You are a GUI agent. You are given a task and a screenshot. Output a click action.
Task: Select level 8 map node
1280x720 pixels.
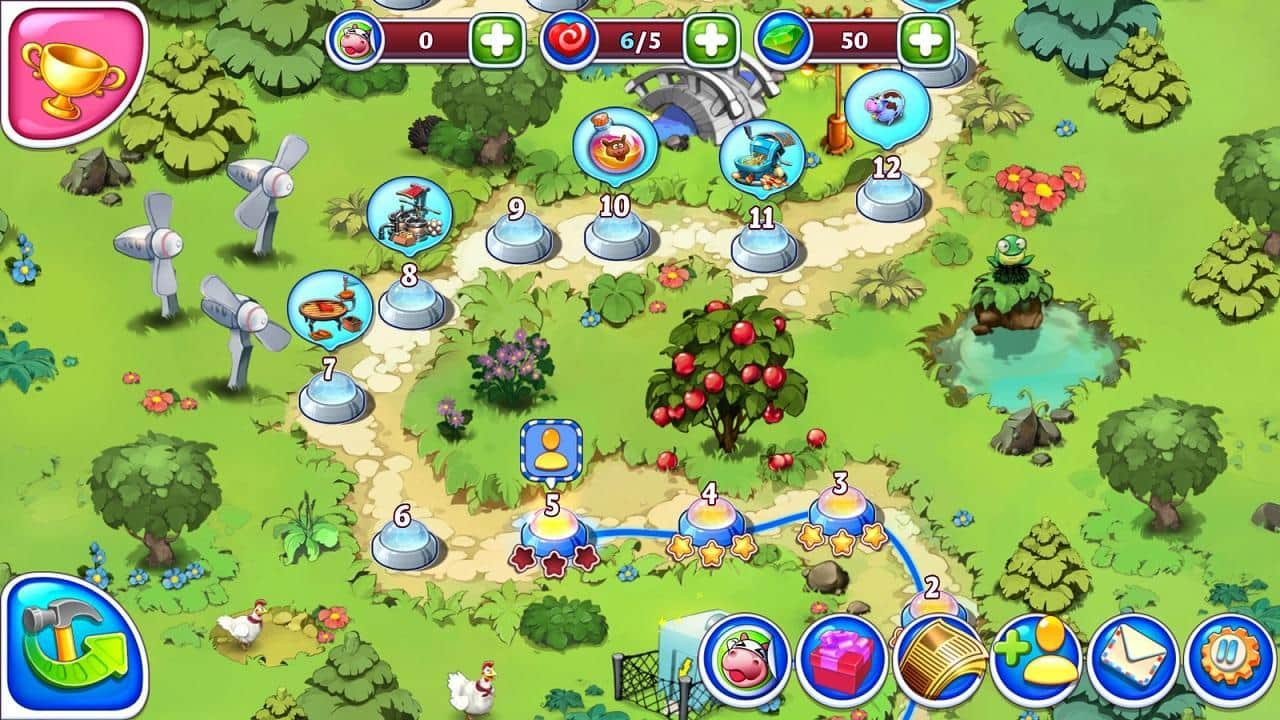(411, 302)
